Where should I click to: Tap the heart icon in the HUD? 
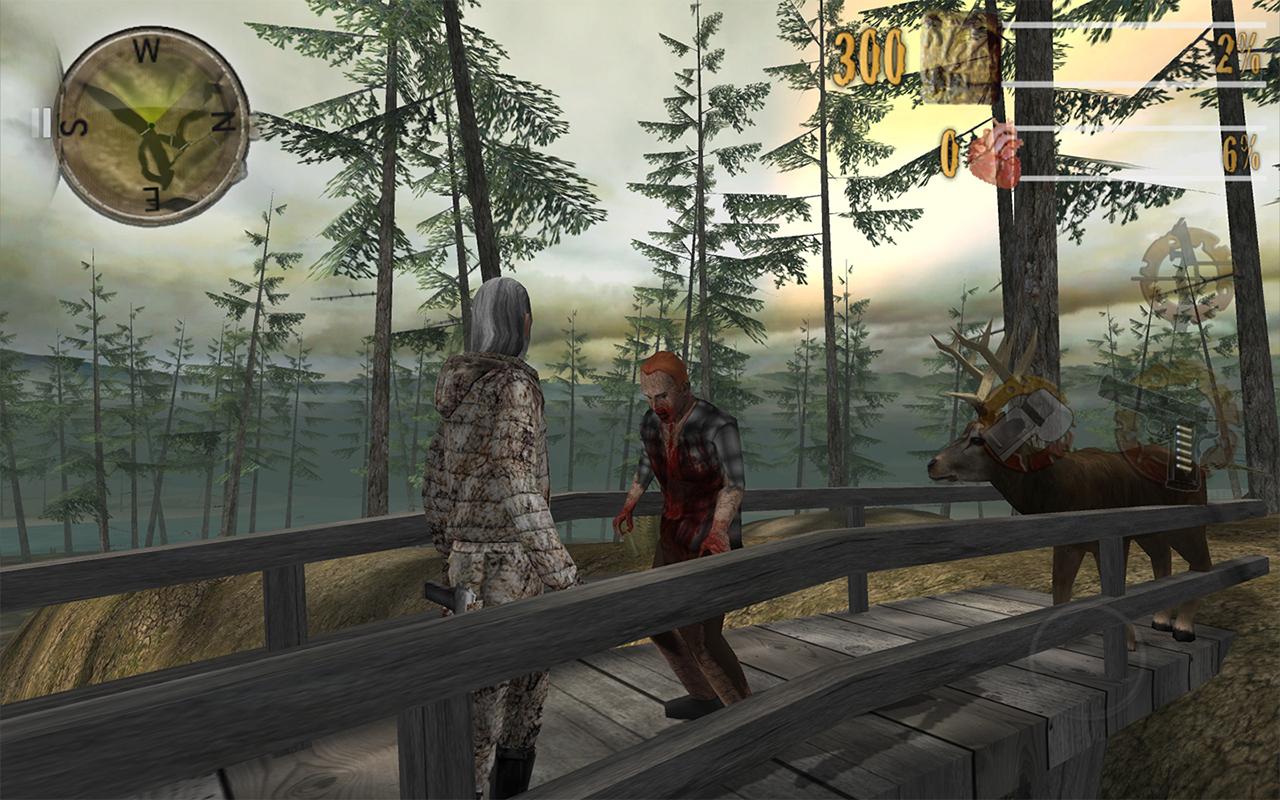(995, 152)
